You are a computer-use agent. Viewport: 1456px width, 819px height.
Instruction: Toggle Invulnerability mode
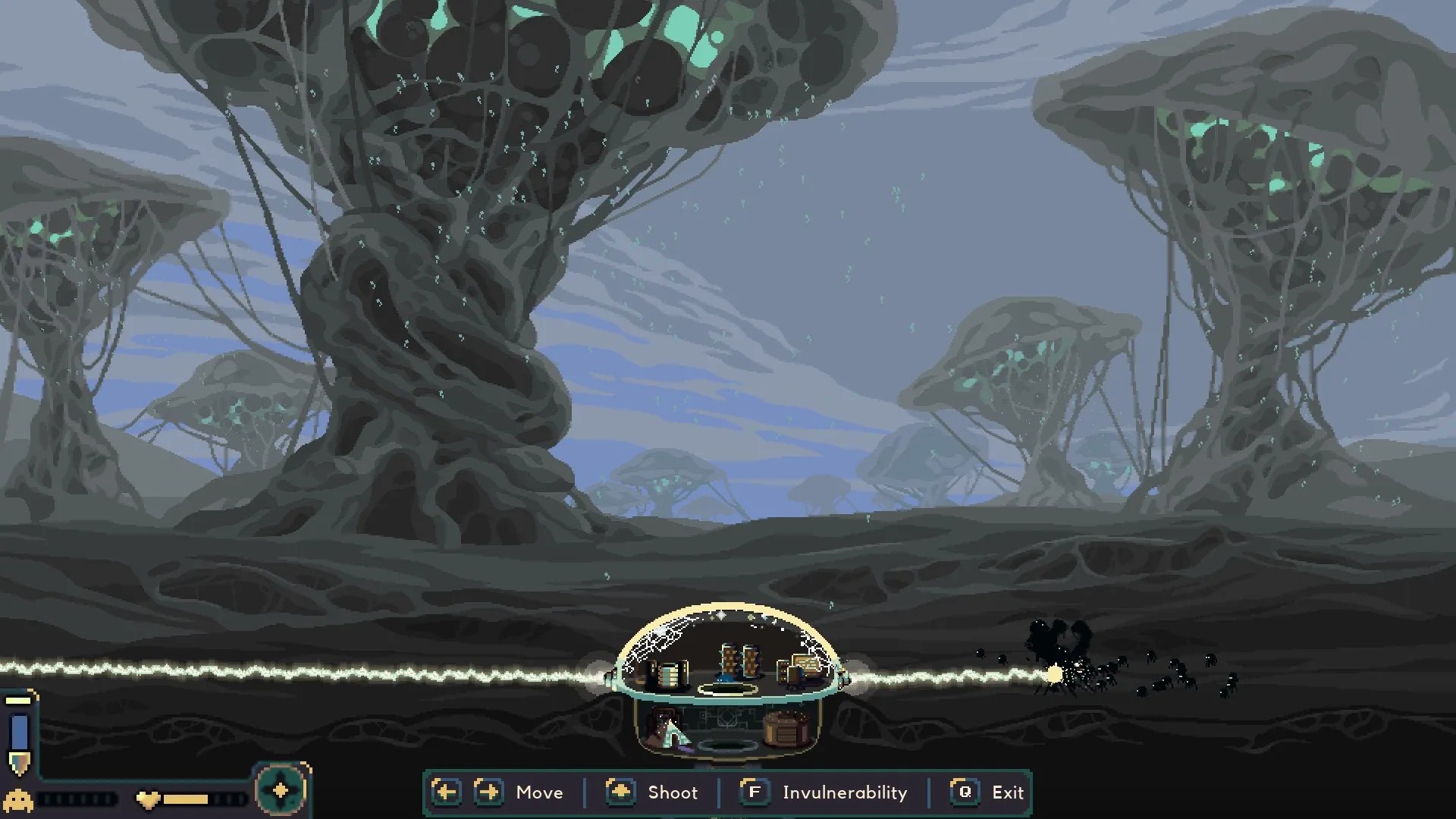coord(755,792)
